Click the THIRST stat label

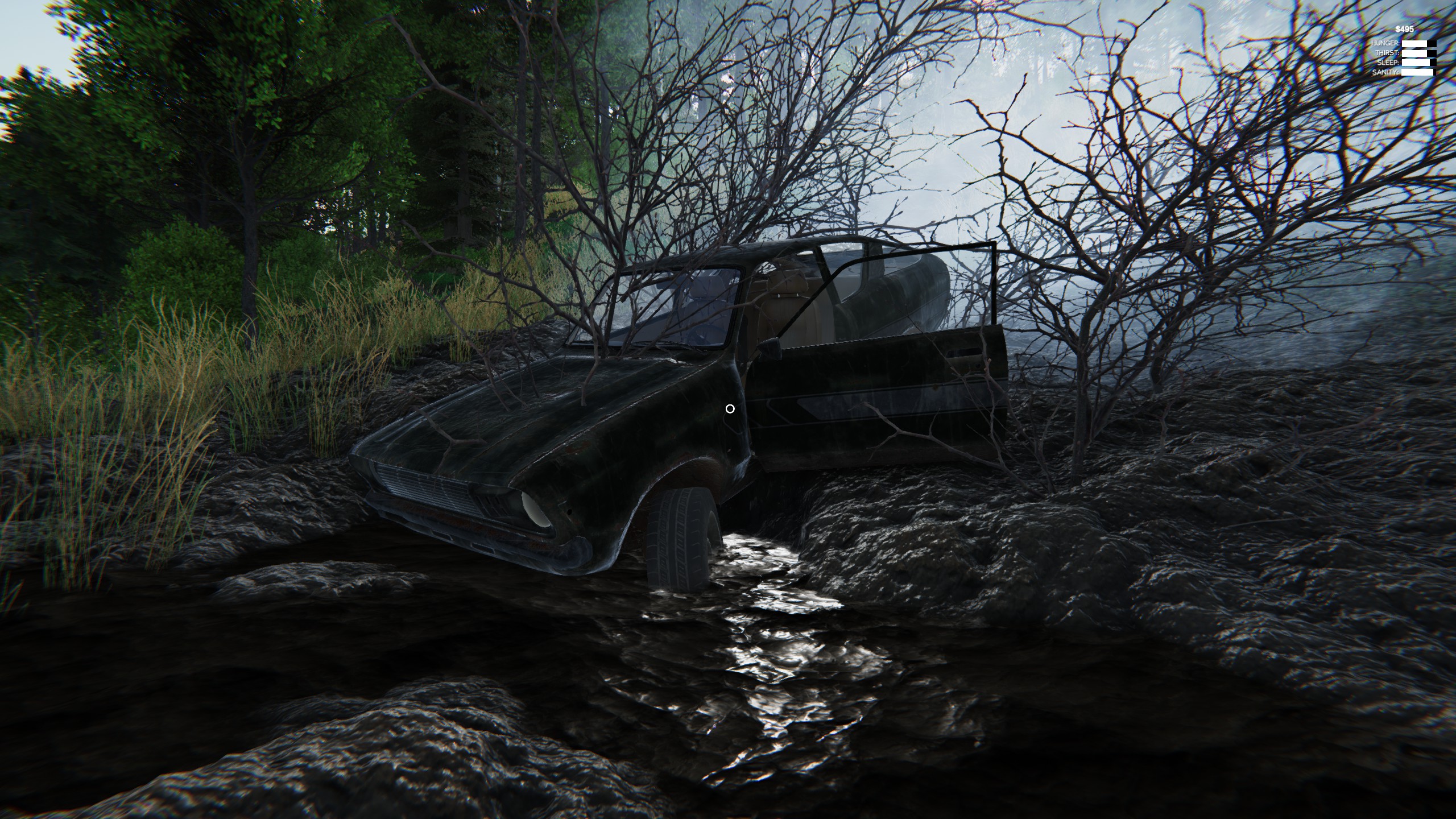[x=1388, y=53]
